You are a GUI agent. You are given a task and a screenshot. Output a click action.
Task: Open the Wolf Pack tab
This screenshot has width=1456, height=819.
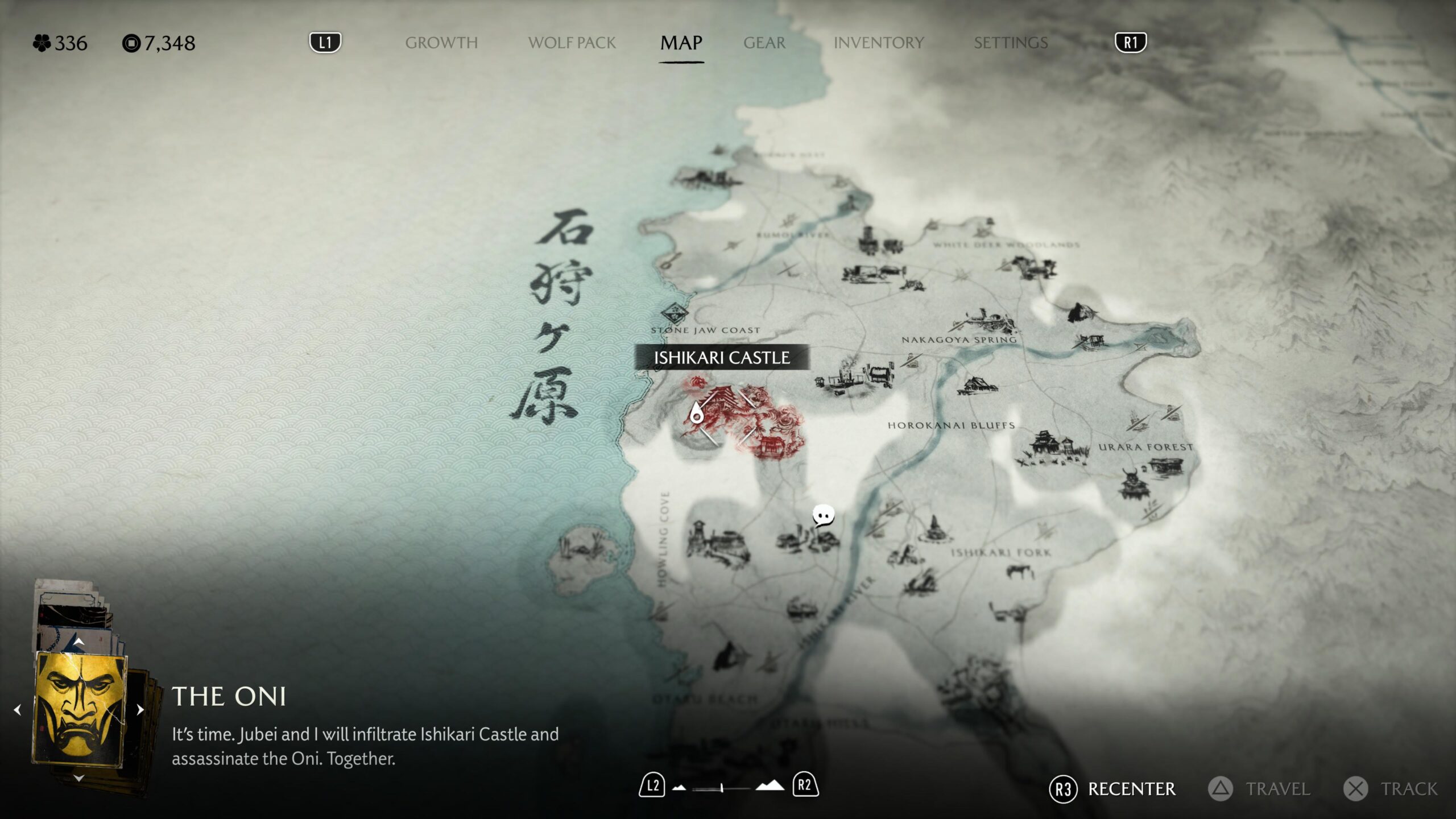point(572,43)
